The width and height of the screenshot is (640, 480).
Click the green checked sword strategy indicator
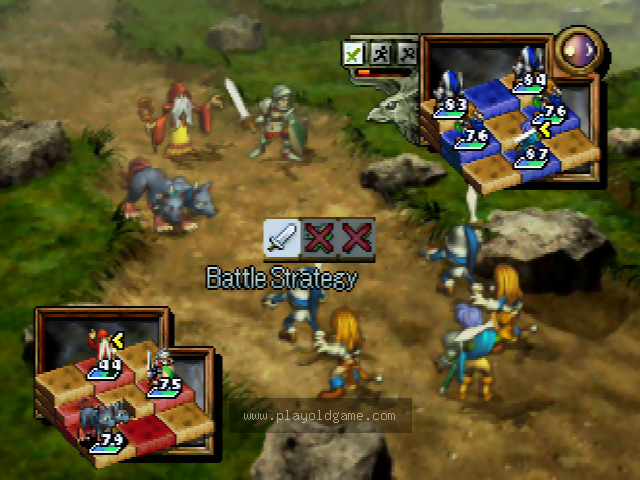coord(352,53)
